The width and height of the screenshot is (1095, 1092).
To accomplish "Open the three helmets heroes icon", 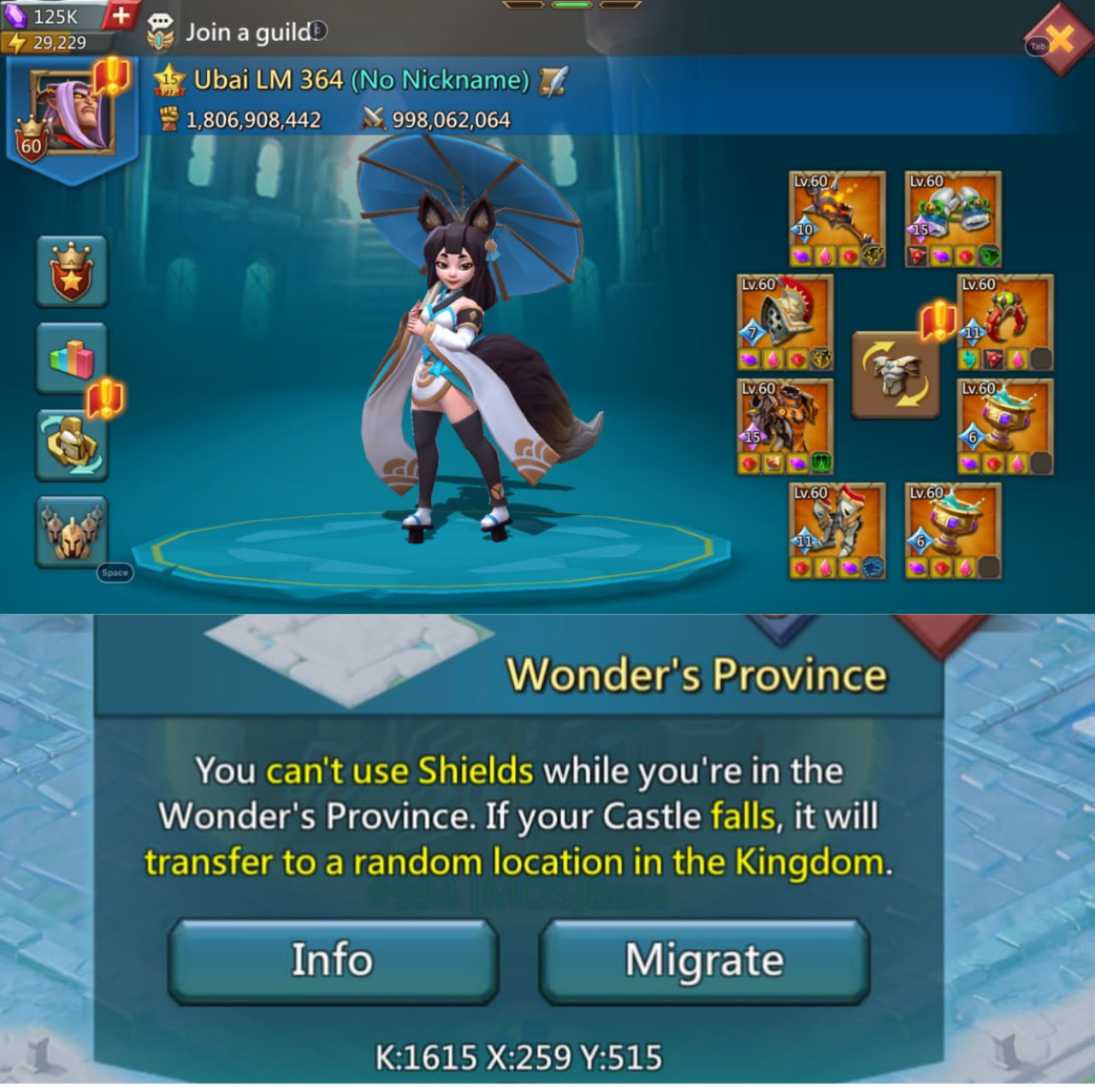I will click(x=72, y=531).
